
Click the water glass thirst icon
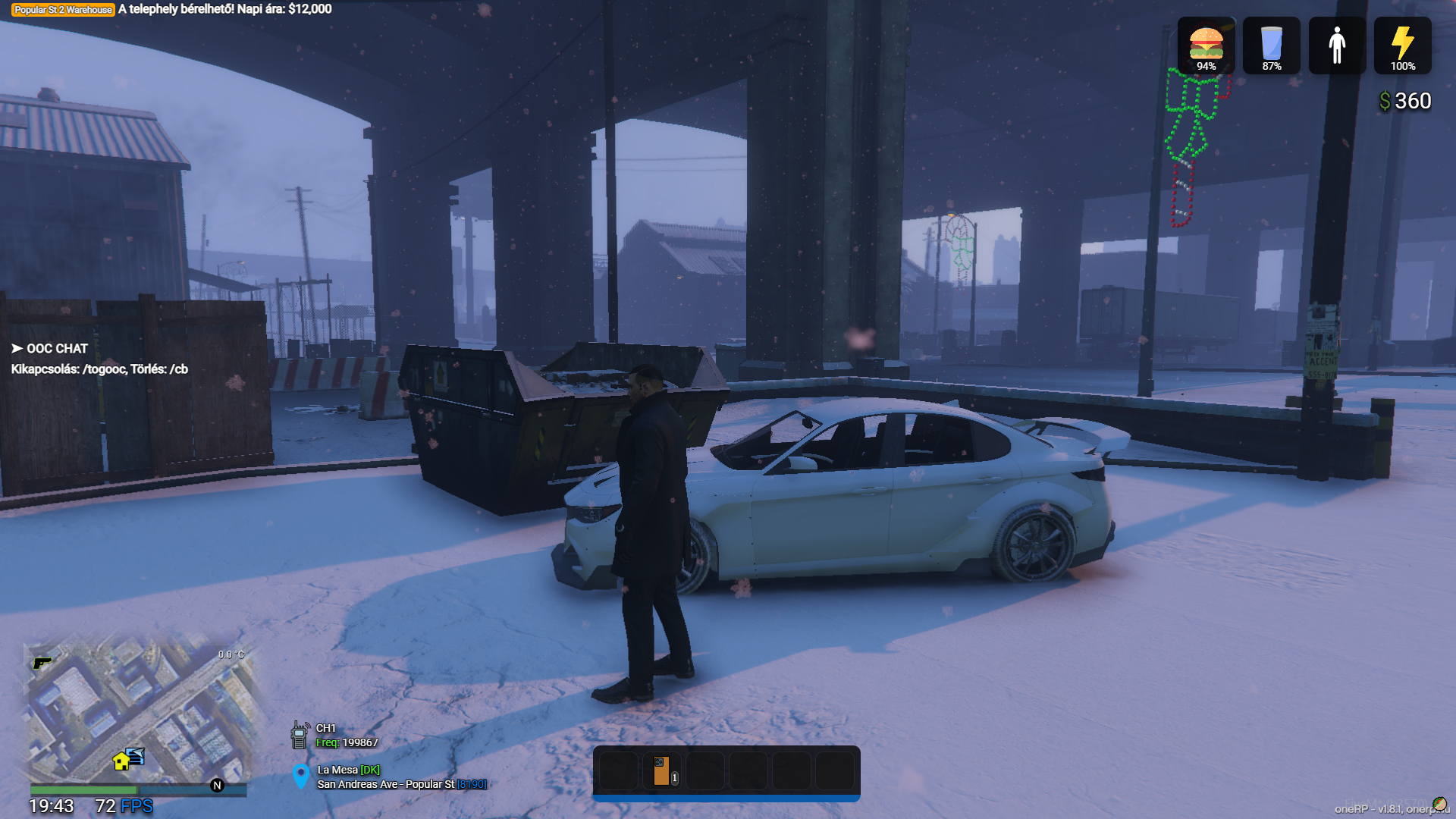[1271, 43]
